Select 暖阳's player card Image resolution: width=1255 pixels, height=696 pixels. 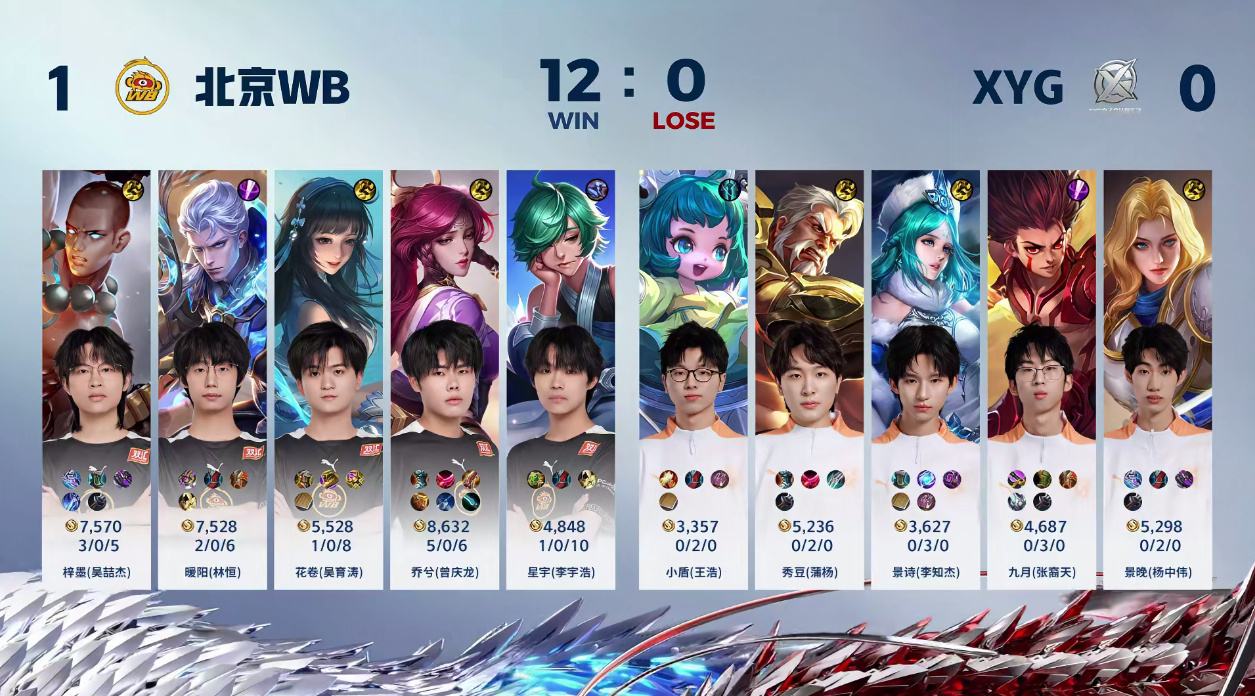(212, 378)
